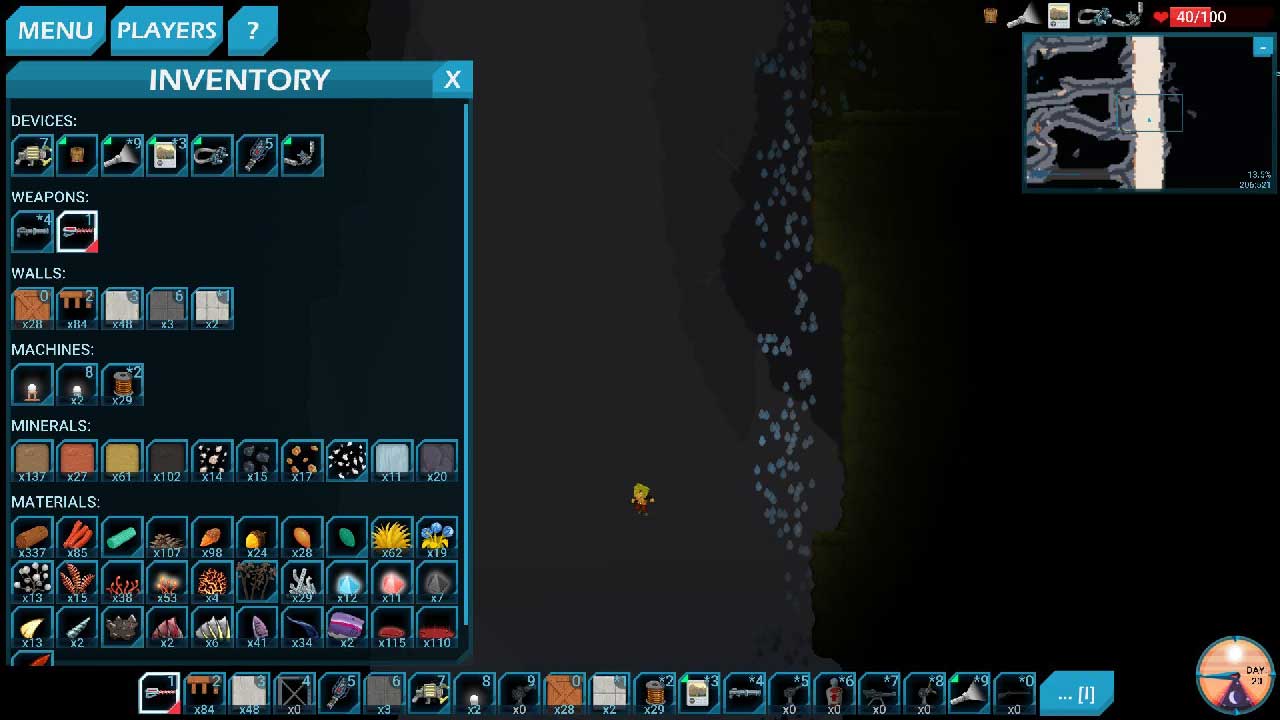Collapse the minimap with the minus button
Screen dimensions: 1280x720
tap(1262, 47)
